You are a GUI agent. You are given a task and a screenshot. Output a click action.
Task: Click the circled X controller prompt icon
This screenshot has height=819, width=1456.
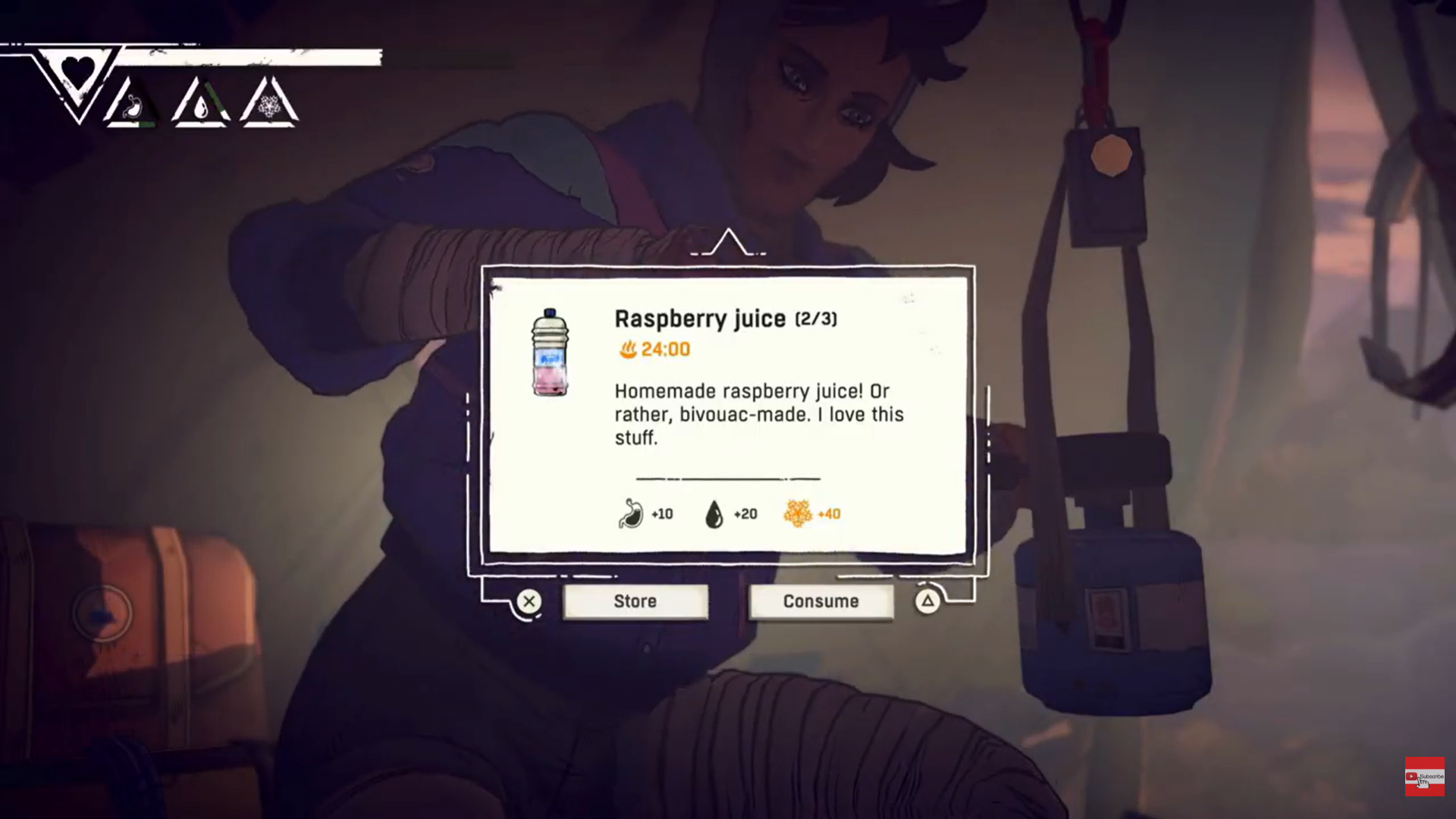(529, 601)
